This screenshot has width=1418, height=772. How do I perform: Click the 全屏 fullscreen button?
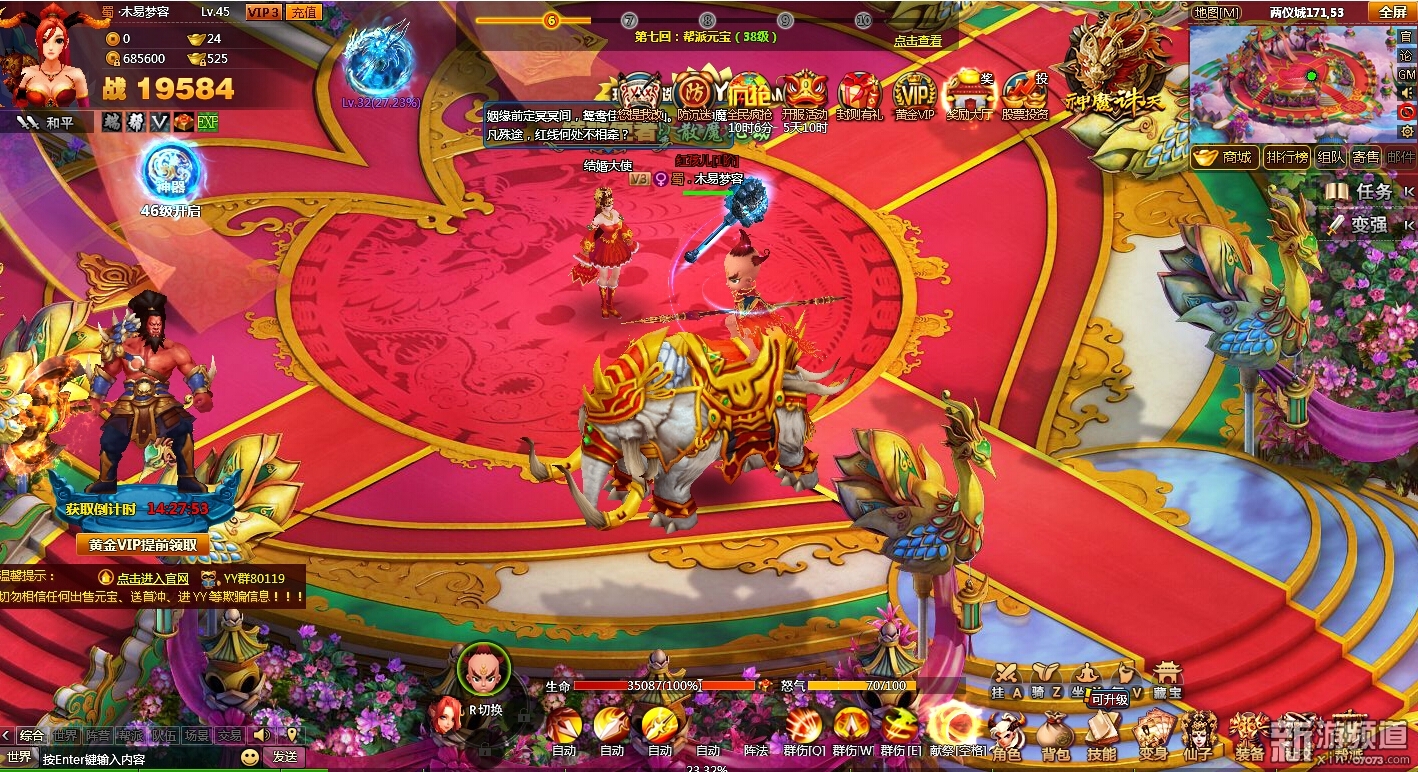click(x=1393, y=12)
